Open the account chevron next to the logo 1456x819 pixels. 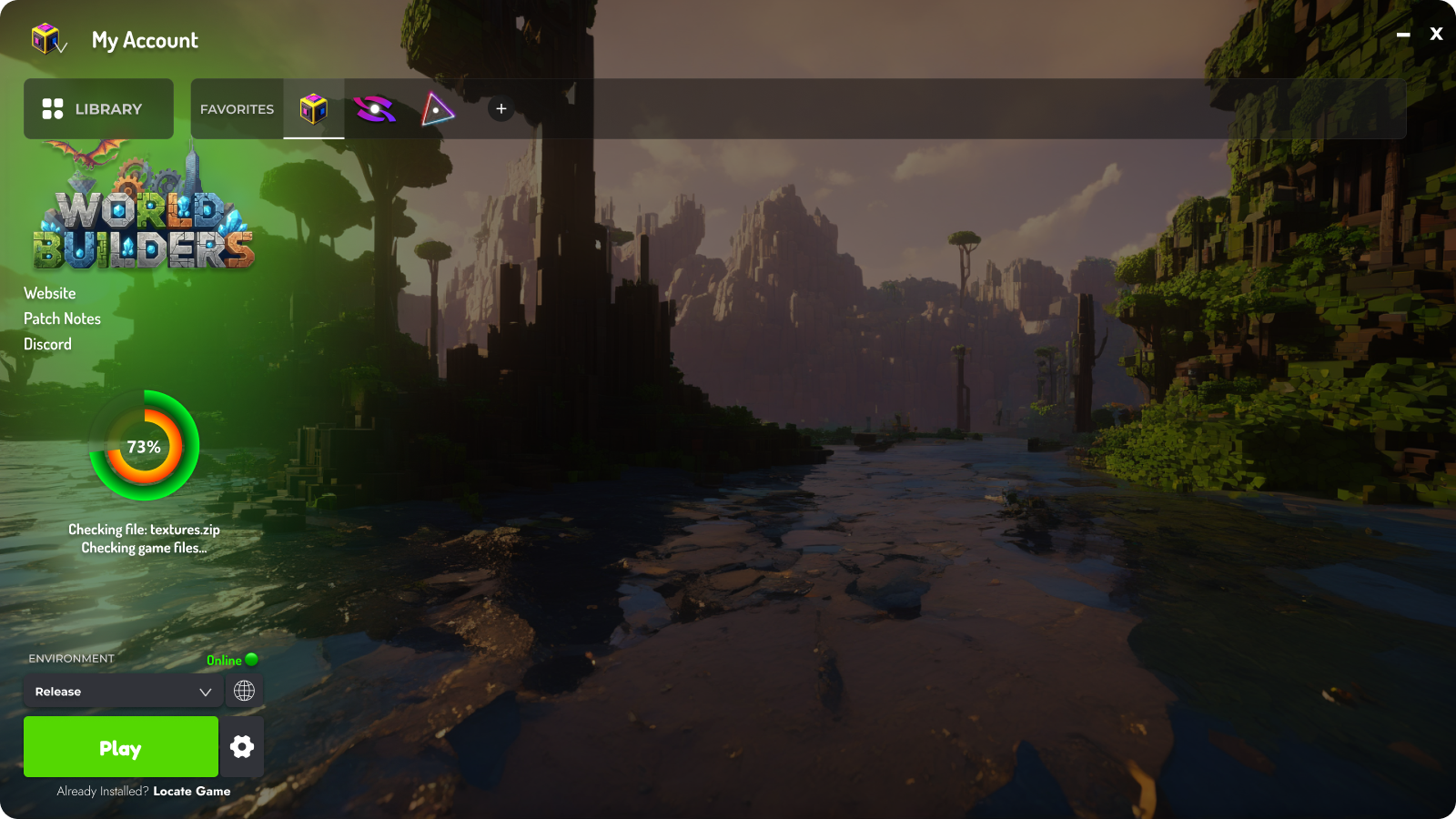(63, 48)
